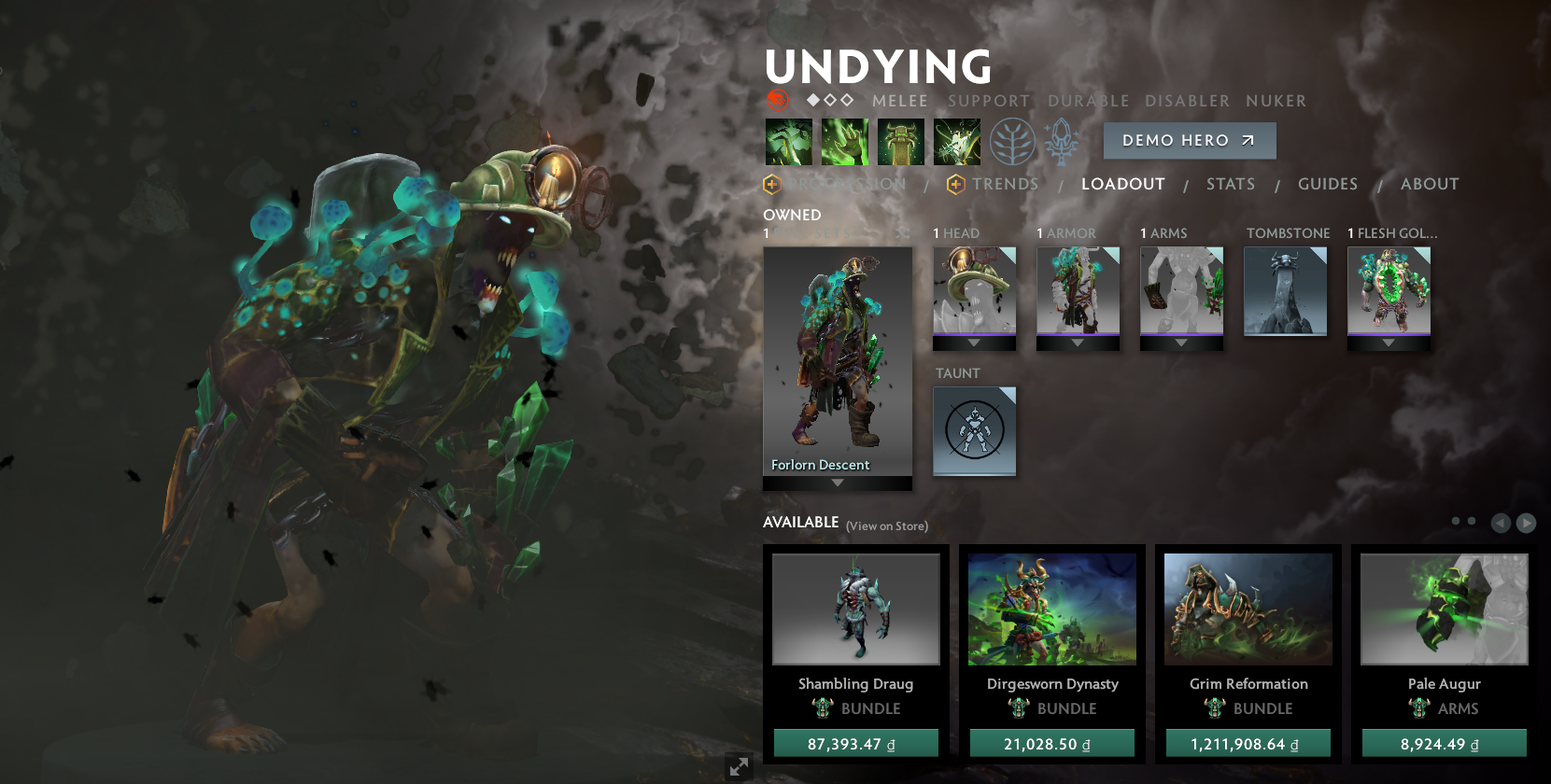
Task: Open the GUIDES tab
Action: [x=1328, y=184]
